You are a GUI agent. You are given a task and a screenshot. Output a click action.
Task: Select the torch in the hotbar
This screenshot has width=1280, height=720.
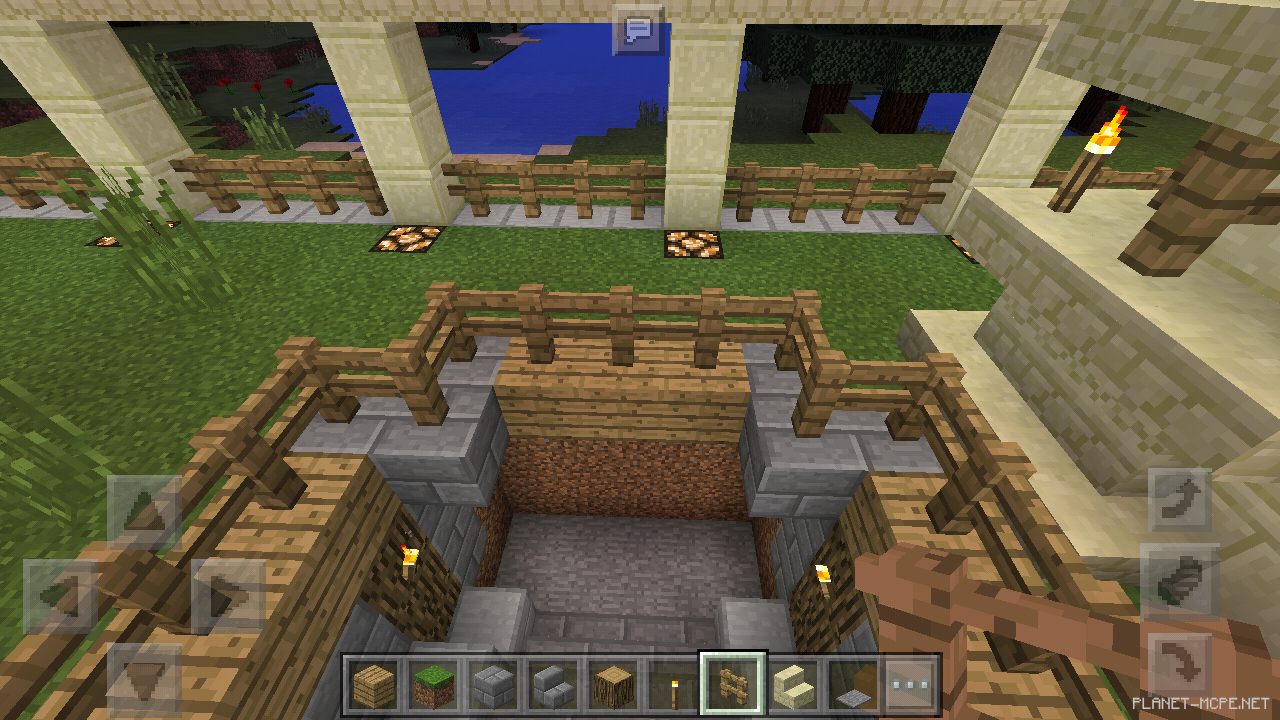point(672,686)
